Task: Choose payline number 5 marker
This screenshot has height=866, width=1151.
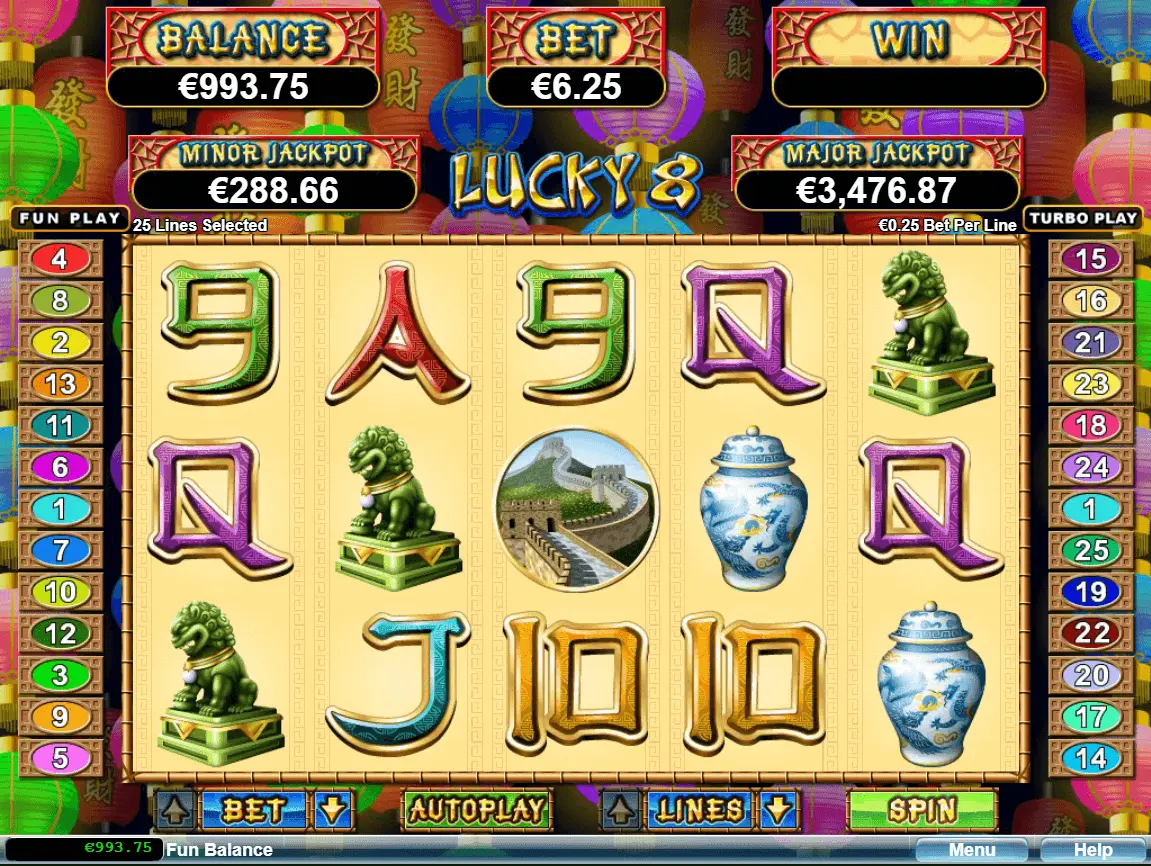Action: point(60,758)
